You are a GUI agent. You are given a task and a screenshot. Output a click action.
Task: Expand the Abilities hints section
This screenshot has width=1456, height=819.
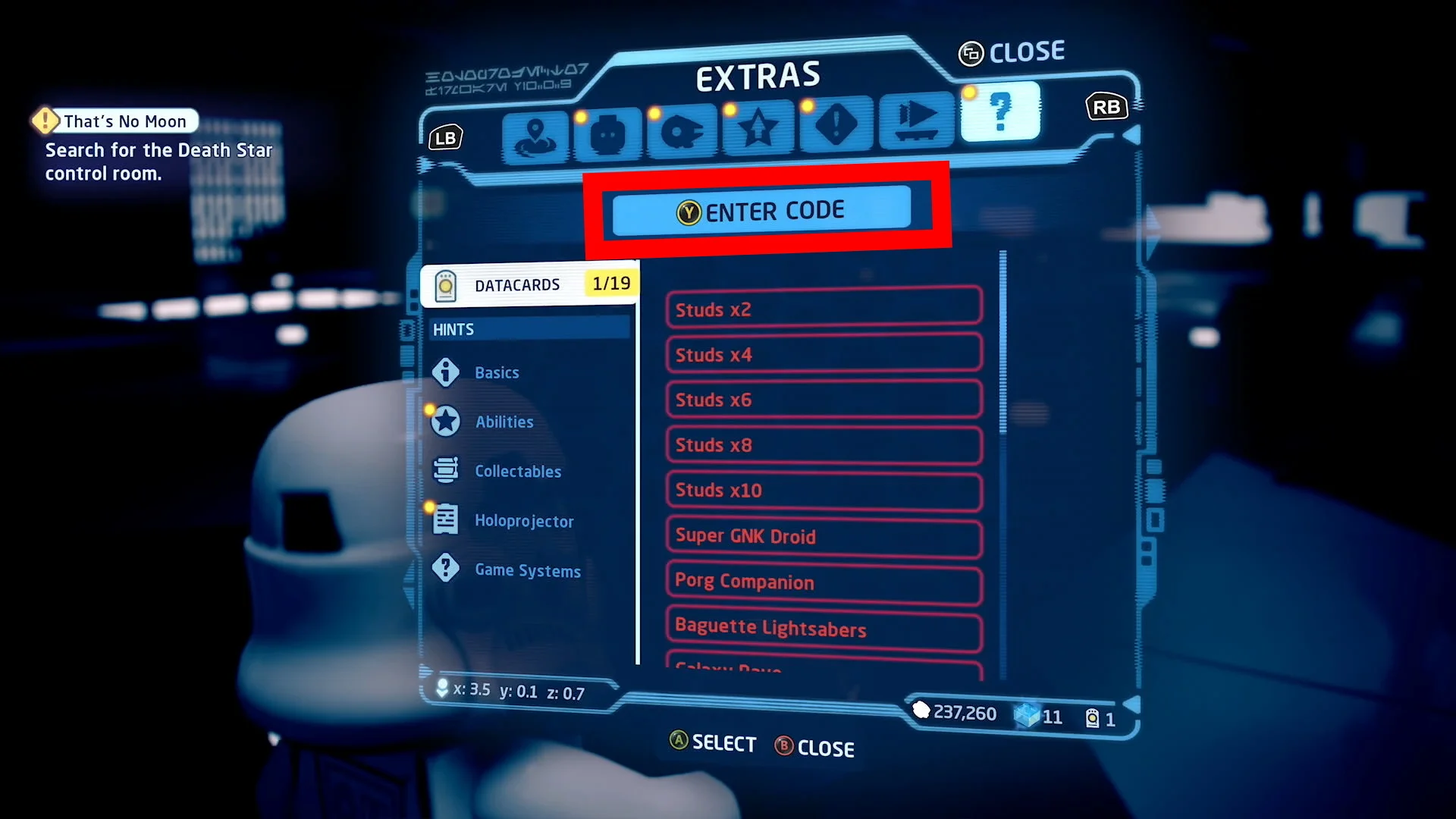(x=504, y=422)
